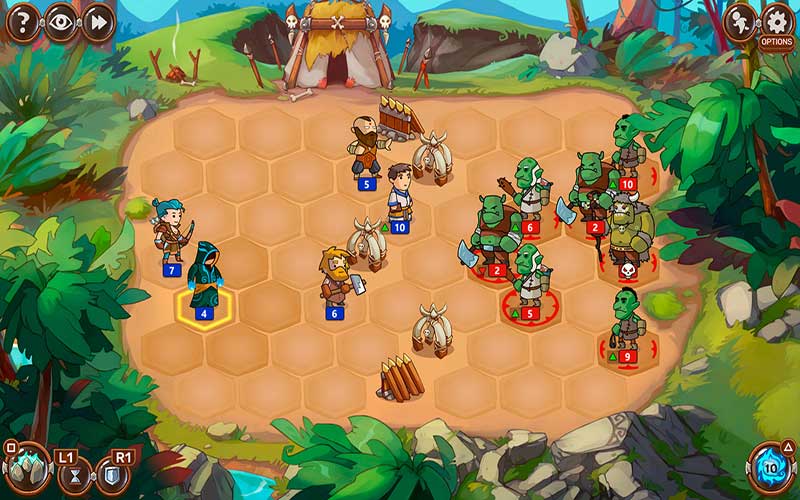Target the orc stack numbered 9
800x500 pixels.
pyautogui.click(x=627, y=322)
